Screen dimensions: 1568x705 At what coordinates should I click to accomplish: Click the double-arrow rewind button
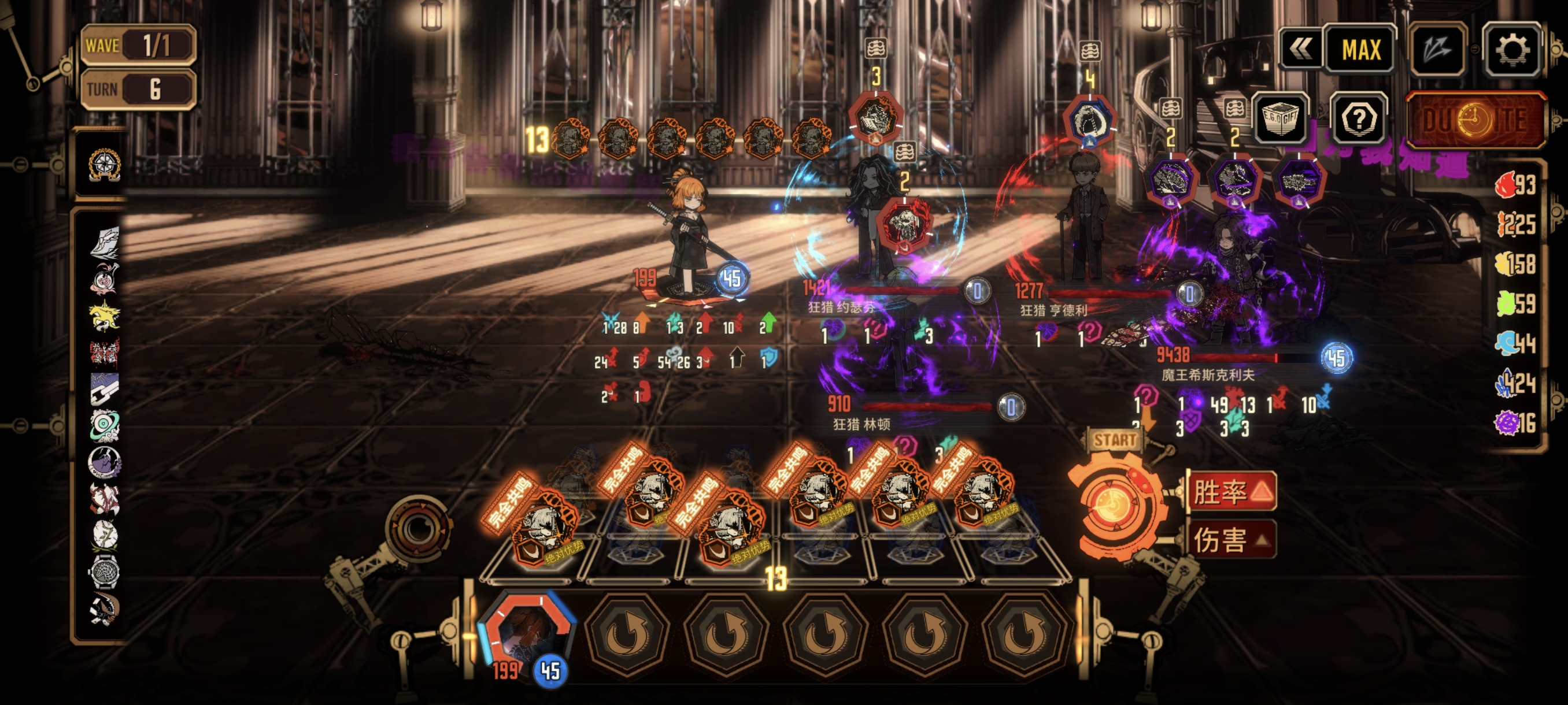point(1300,50)
